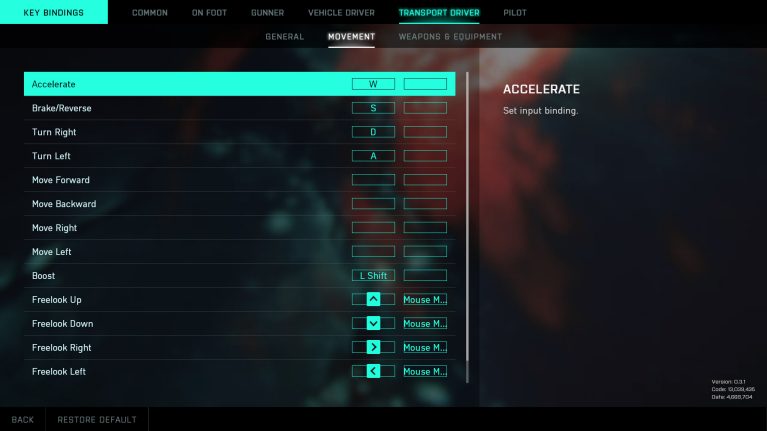Change the Boost L Shift binding
This screenshot has height=431, width=767.
click(373, 276)
